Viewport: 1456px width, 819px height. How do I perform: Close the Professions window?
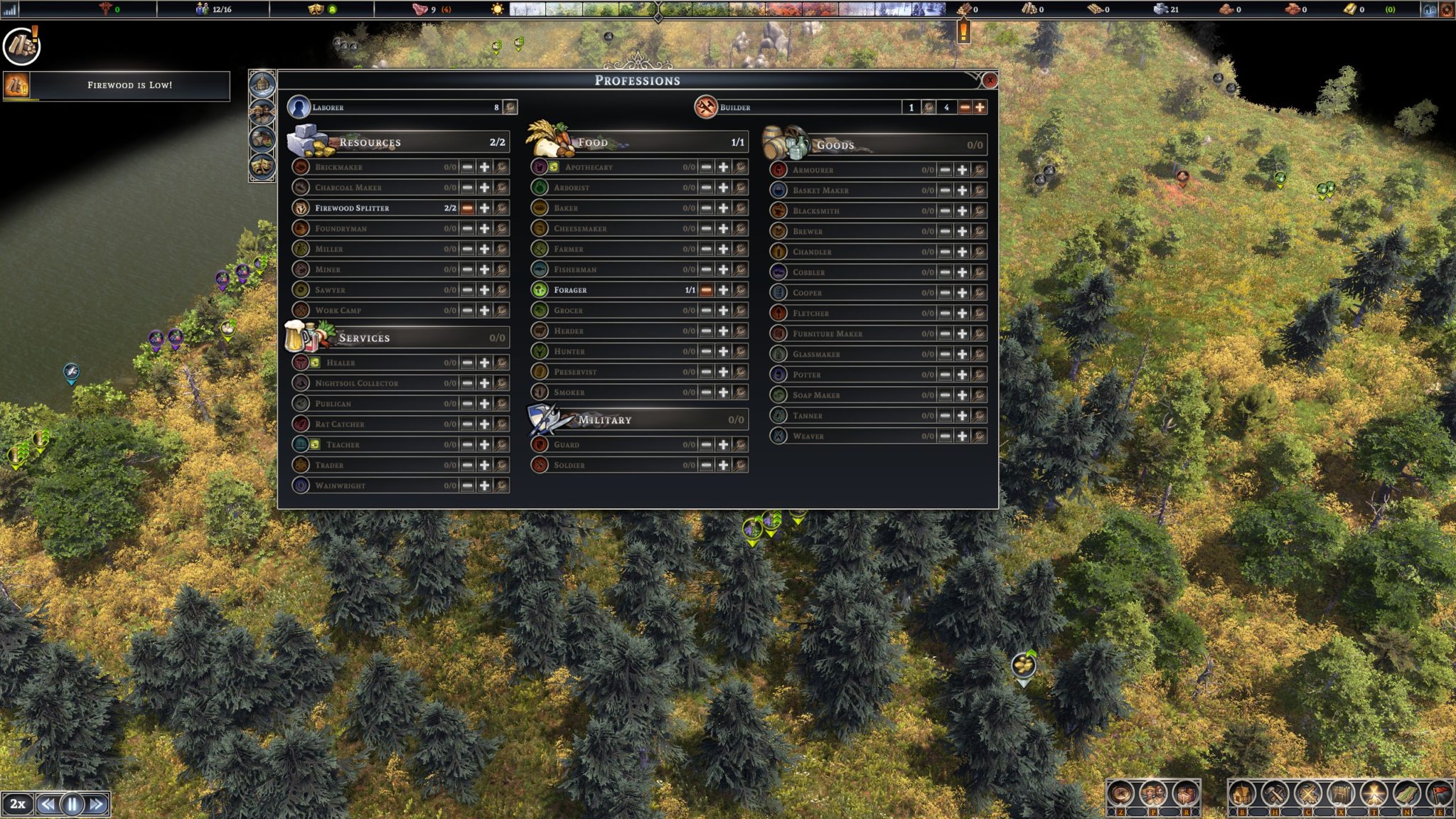pos(989,80)
